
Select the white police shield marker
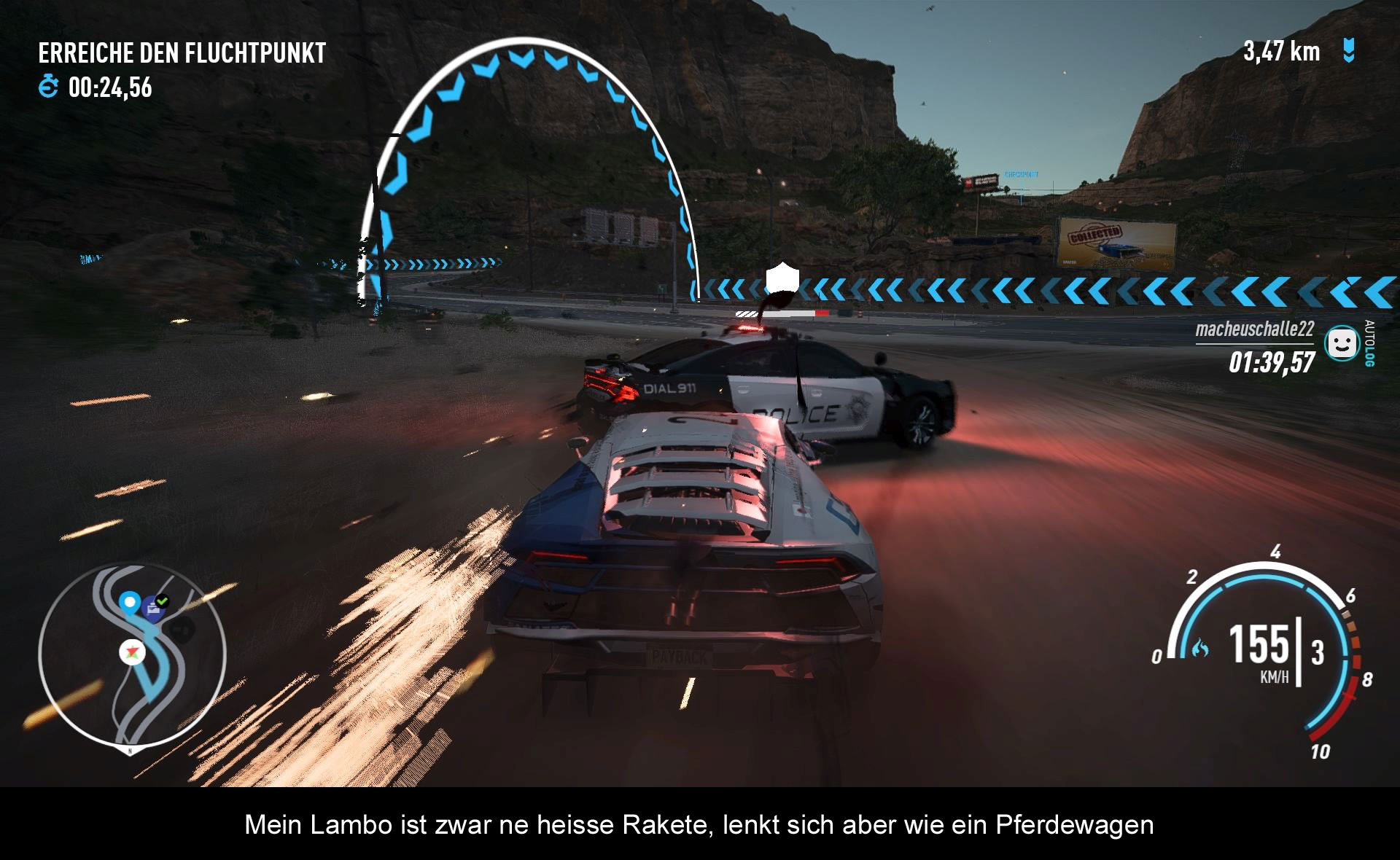tap(782, 278)
